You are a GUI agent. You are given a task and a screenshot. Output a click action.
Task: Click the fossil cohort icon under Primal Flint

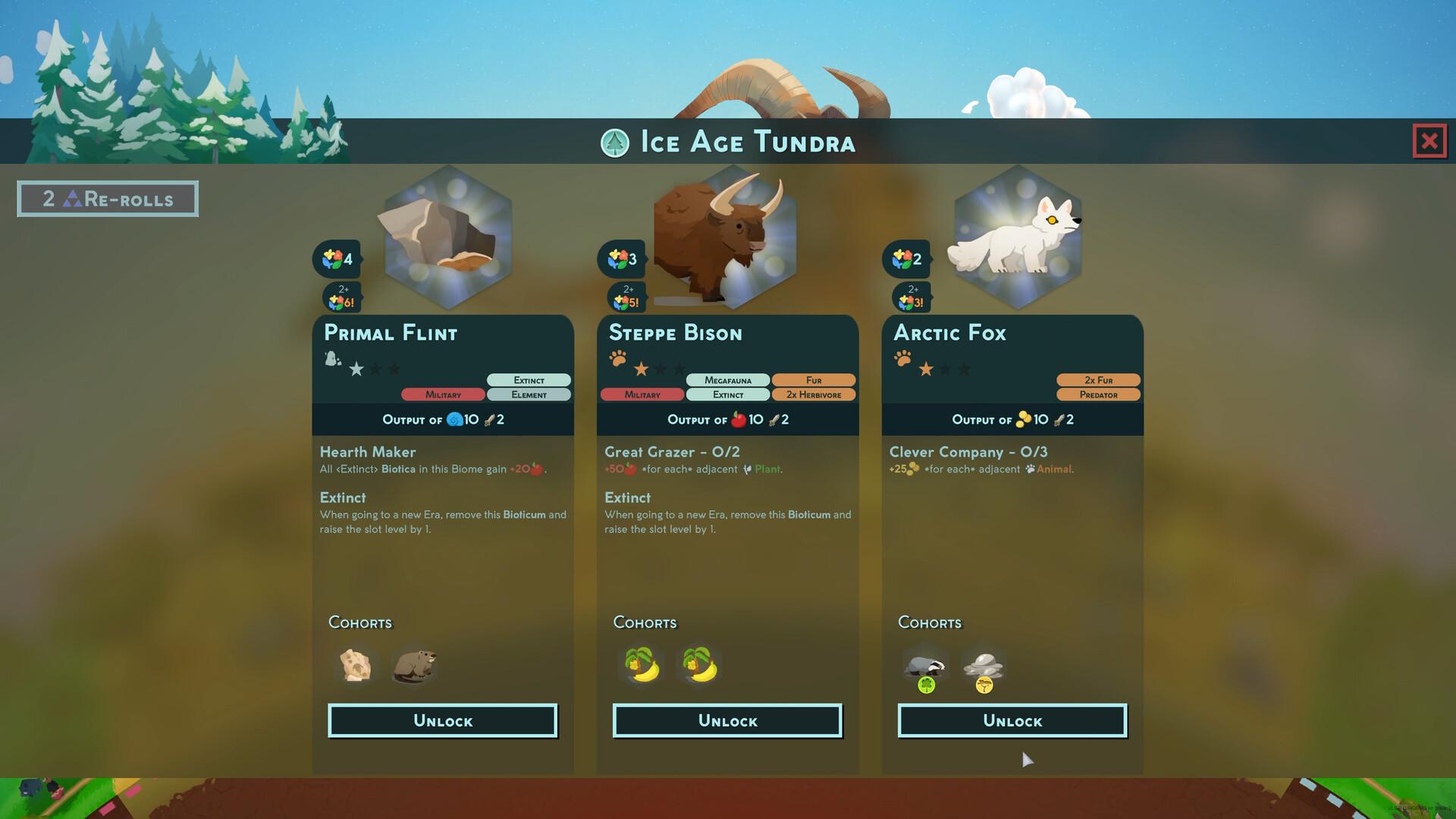pos(354,665)
